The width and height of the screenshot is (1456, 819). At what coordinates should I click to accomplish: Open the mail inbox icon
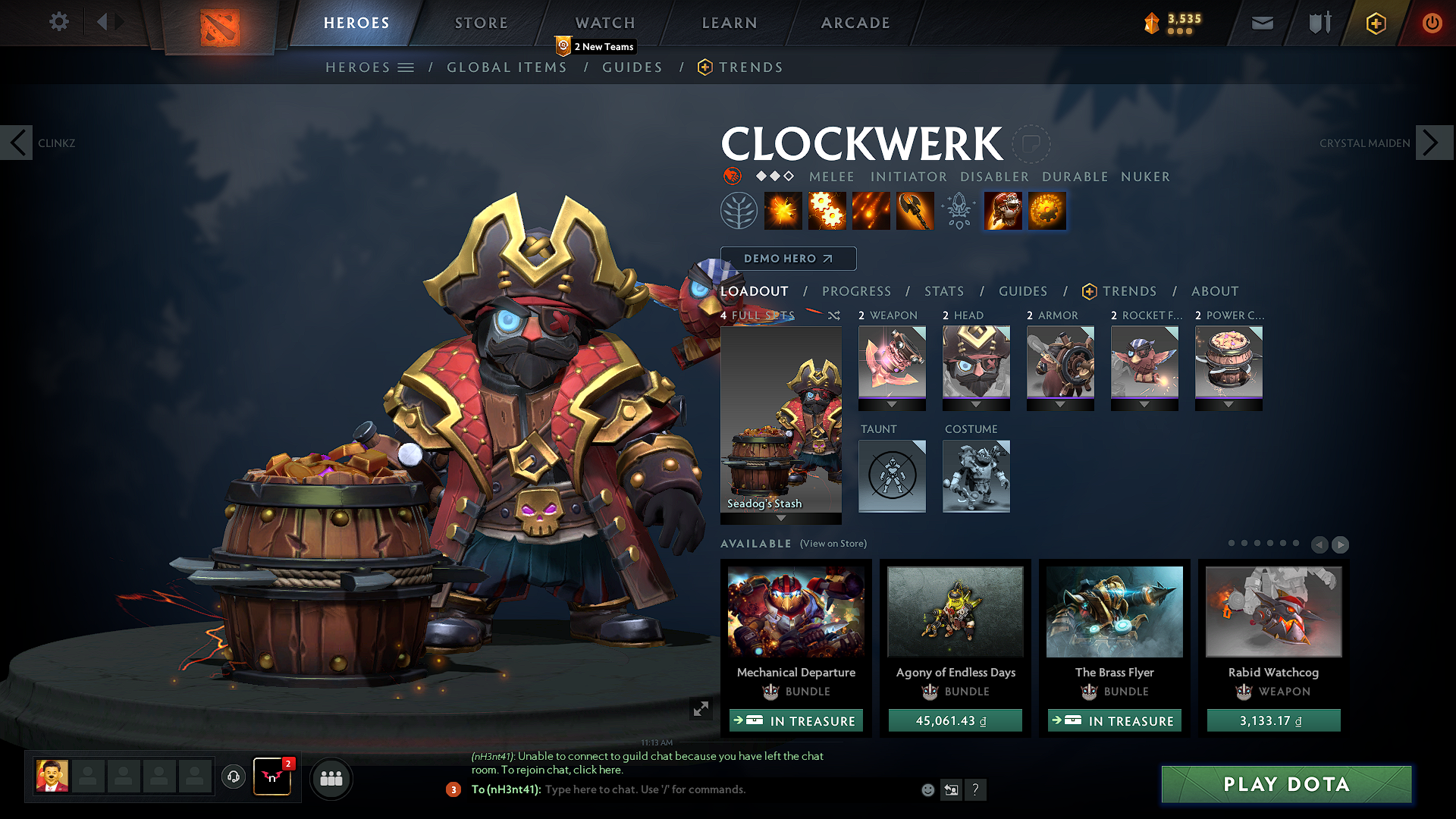pos(1261,23)
